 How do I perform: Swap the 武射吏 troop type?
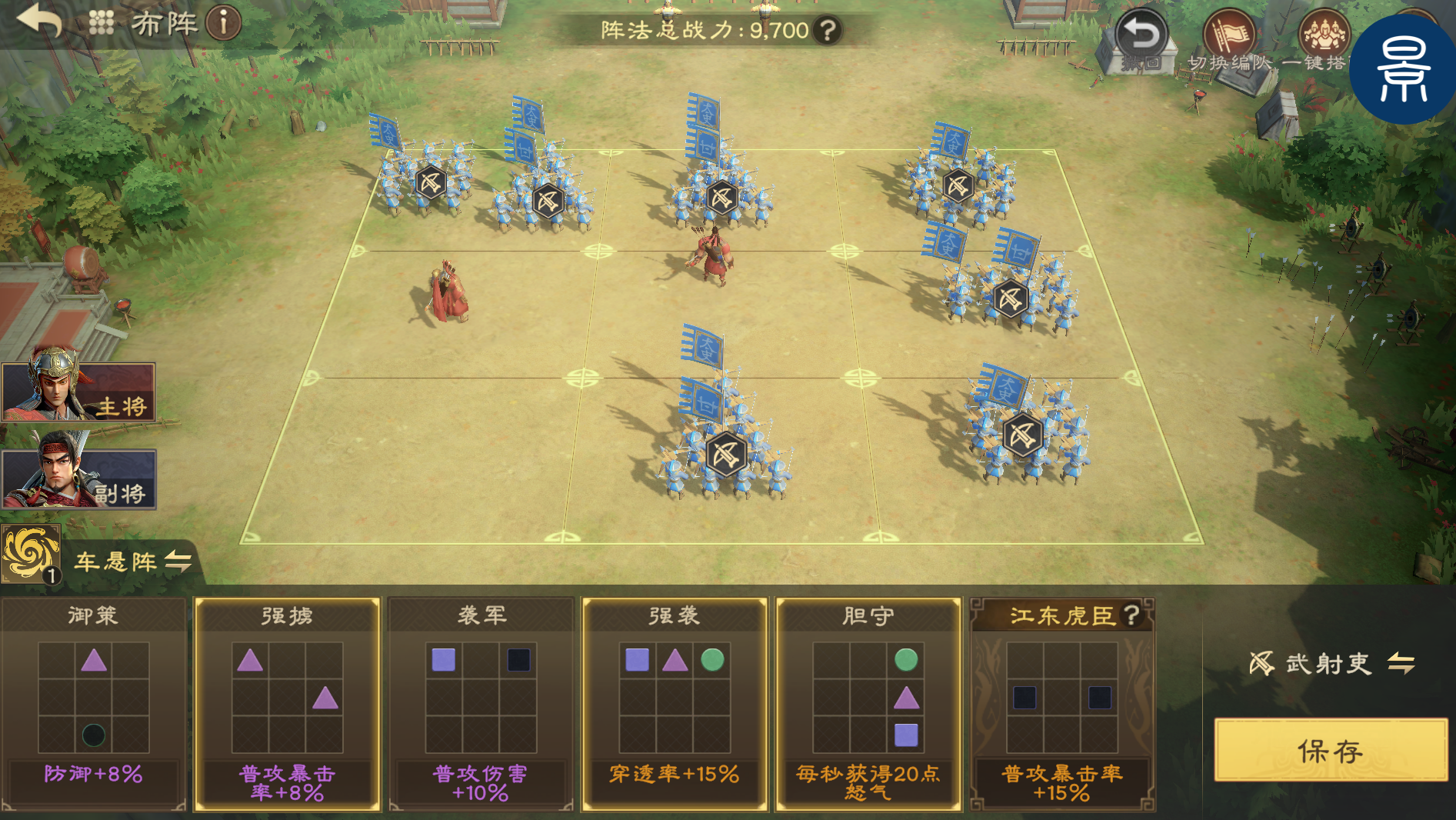(1401, 663)
